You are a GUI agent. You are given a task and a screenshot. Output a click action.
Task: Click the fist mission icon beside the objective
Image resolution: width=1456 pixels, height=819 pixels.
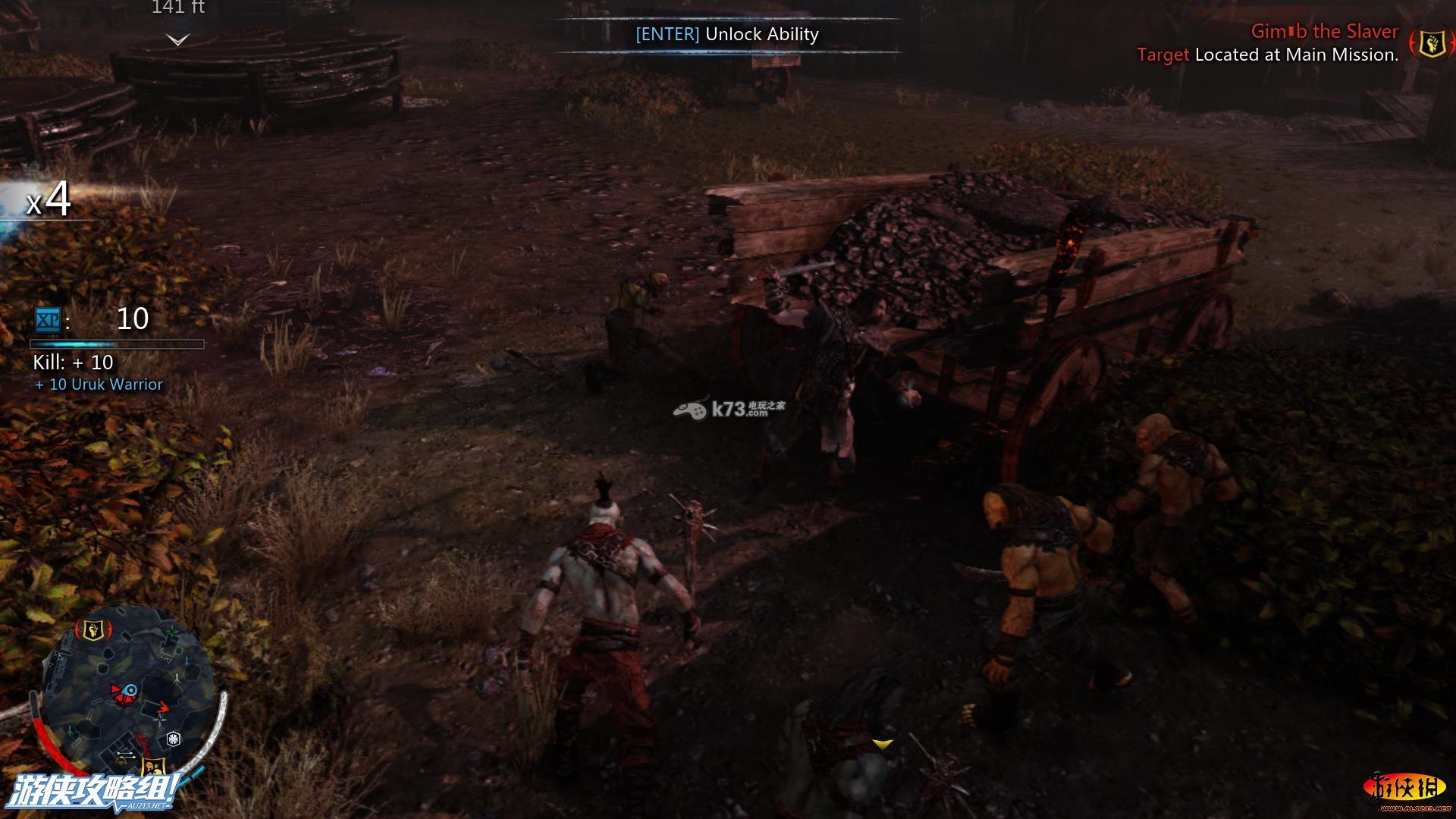click(x=1431, y=43)
